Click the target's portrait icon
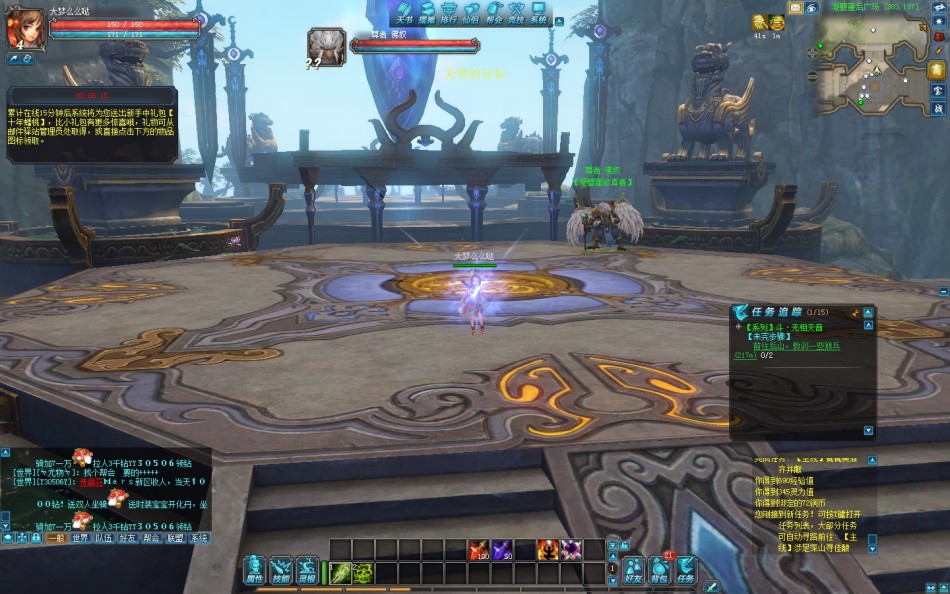Image resolution: width=950 pixels, height=594 pixels. [x=327, y=45]
